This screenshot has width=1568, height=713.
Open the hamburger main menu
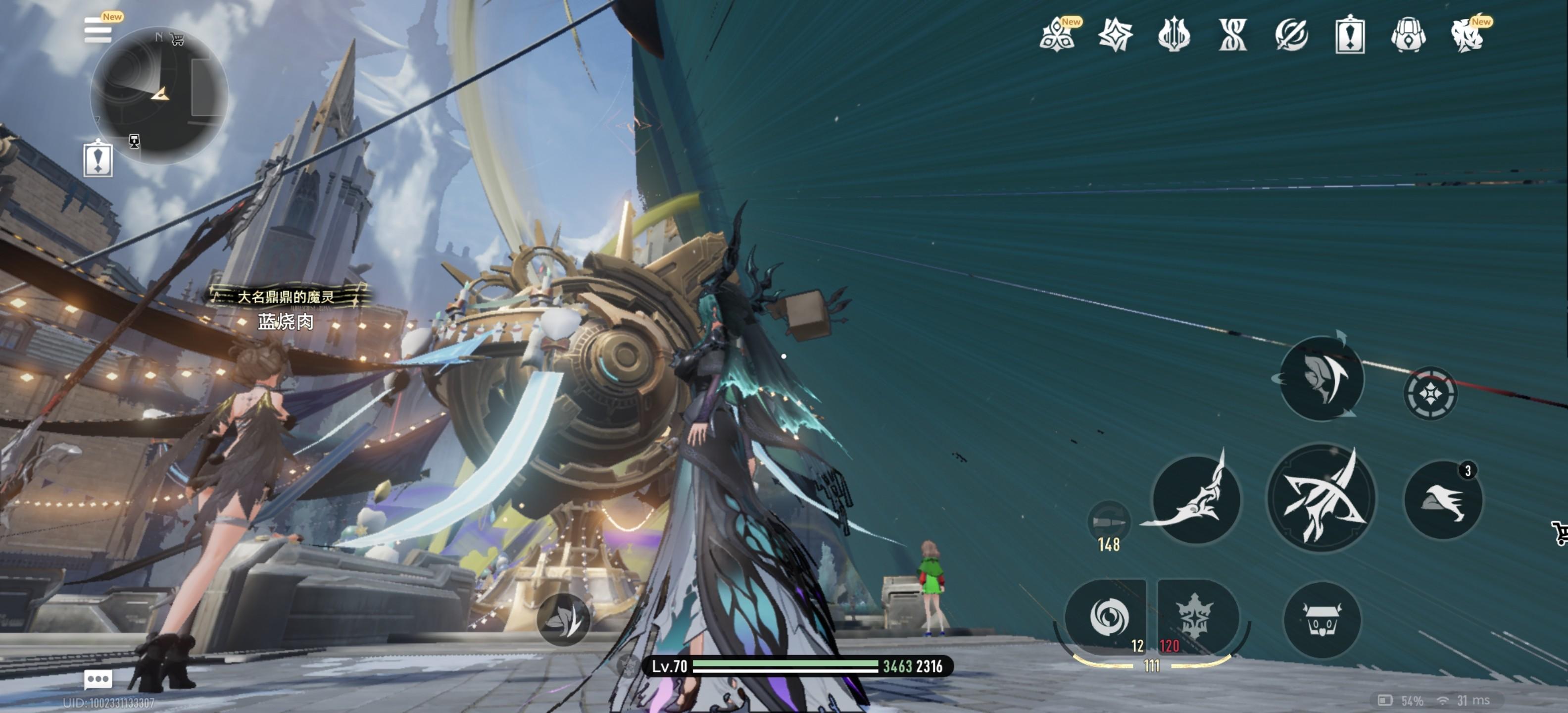[x=98, y=30]
